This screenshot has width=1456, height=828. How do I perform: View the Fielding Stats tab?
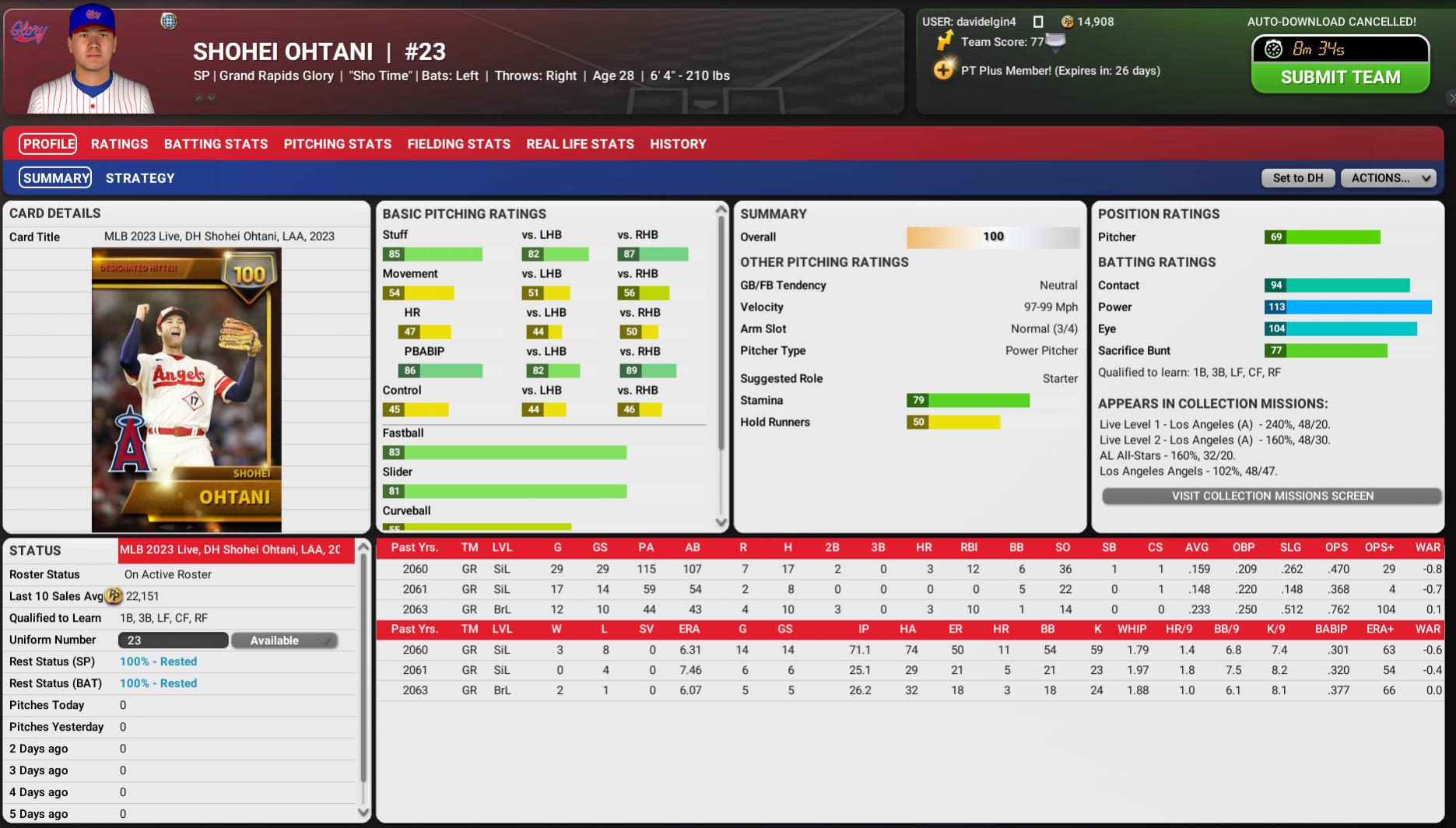point(459,144)
